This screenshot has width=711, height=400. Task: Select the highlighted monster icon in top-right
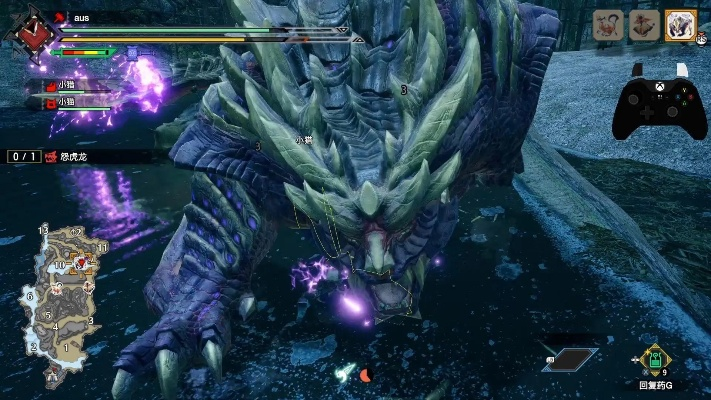tap(681, 26)
